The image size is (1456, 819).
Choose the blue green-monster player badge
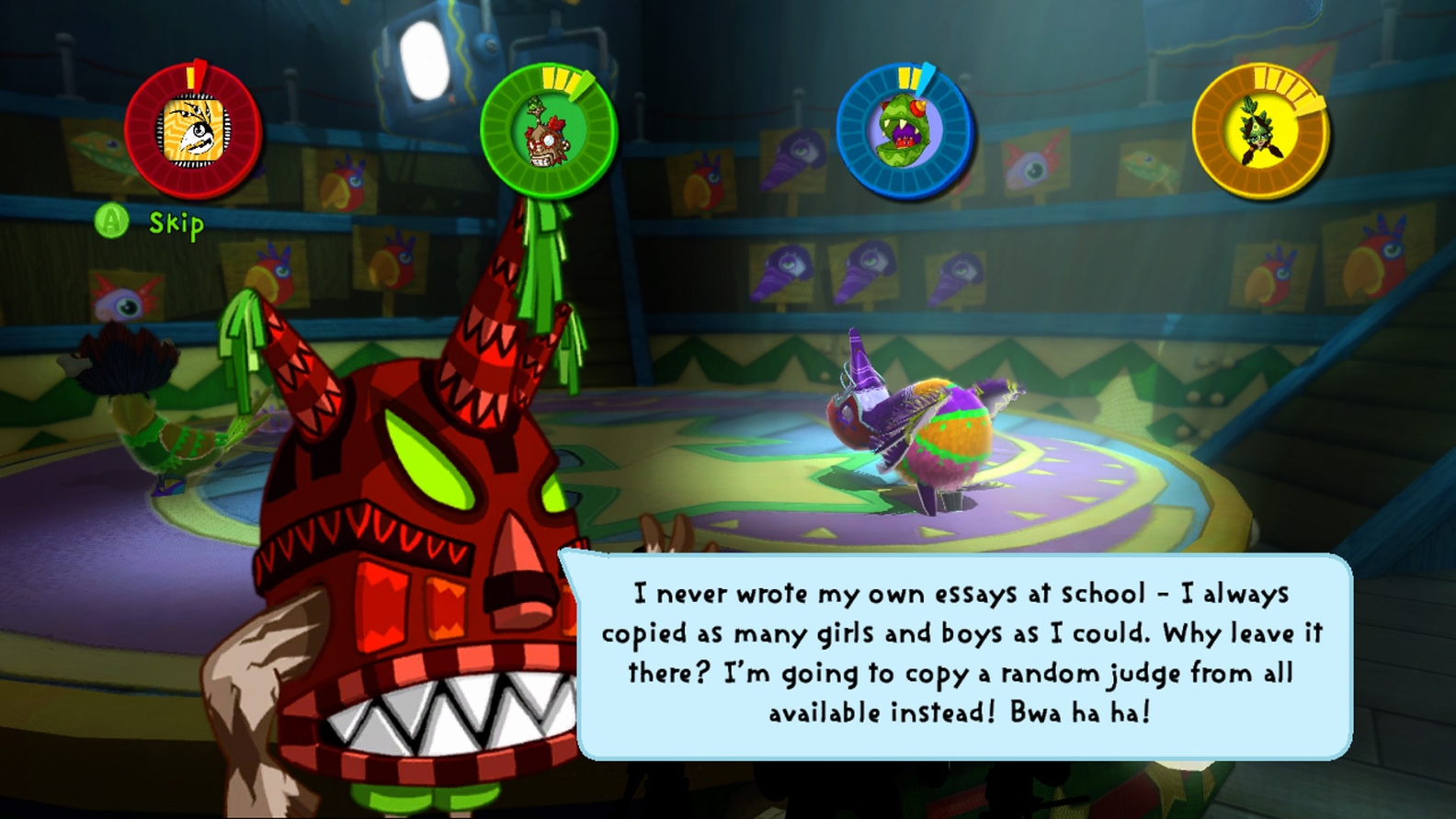click(x=904, y=131)
